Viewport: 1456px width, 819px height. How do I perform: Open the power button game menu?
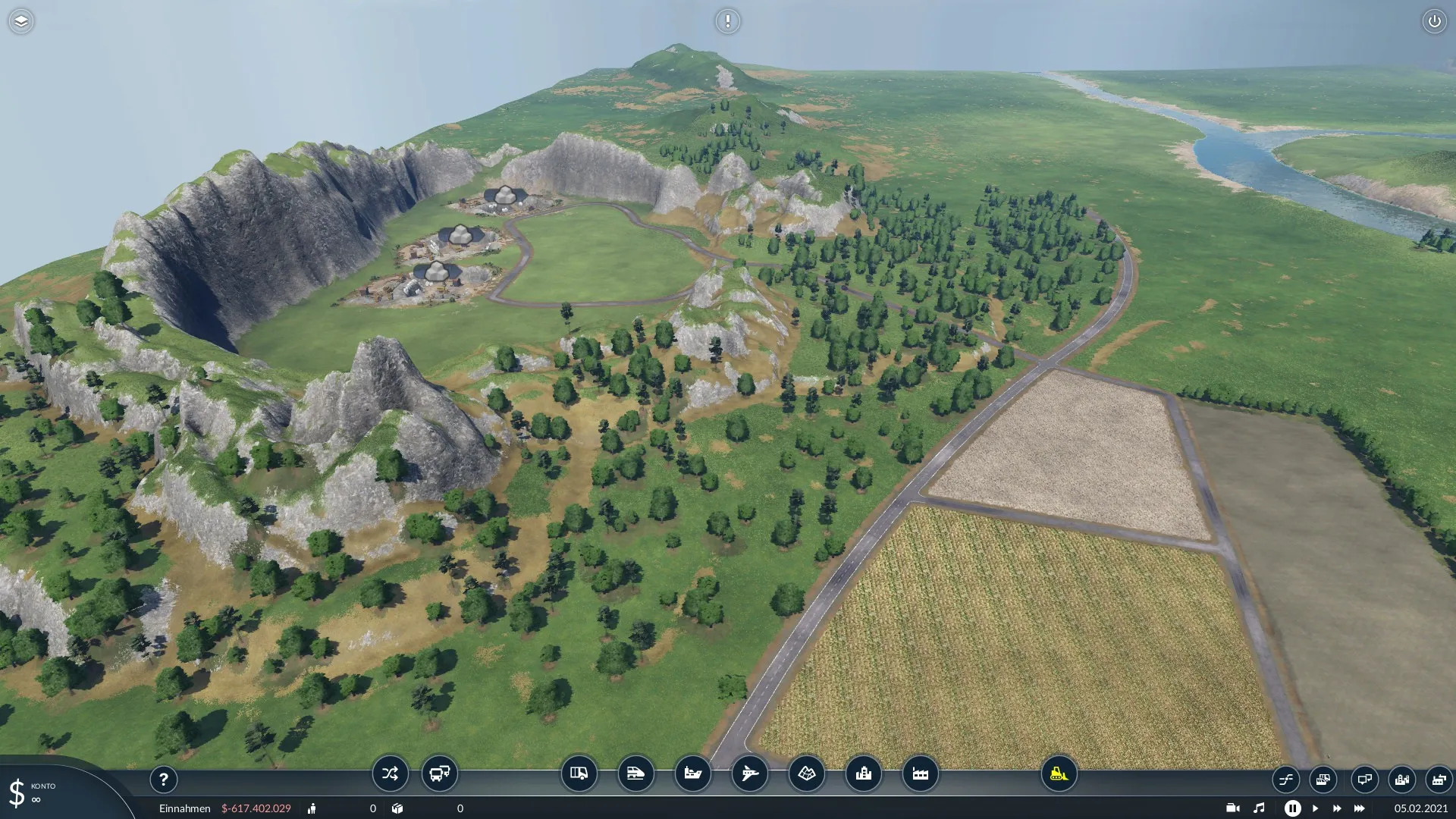[1434, 21]
